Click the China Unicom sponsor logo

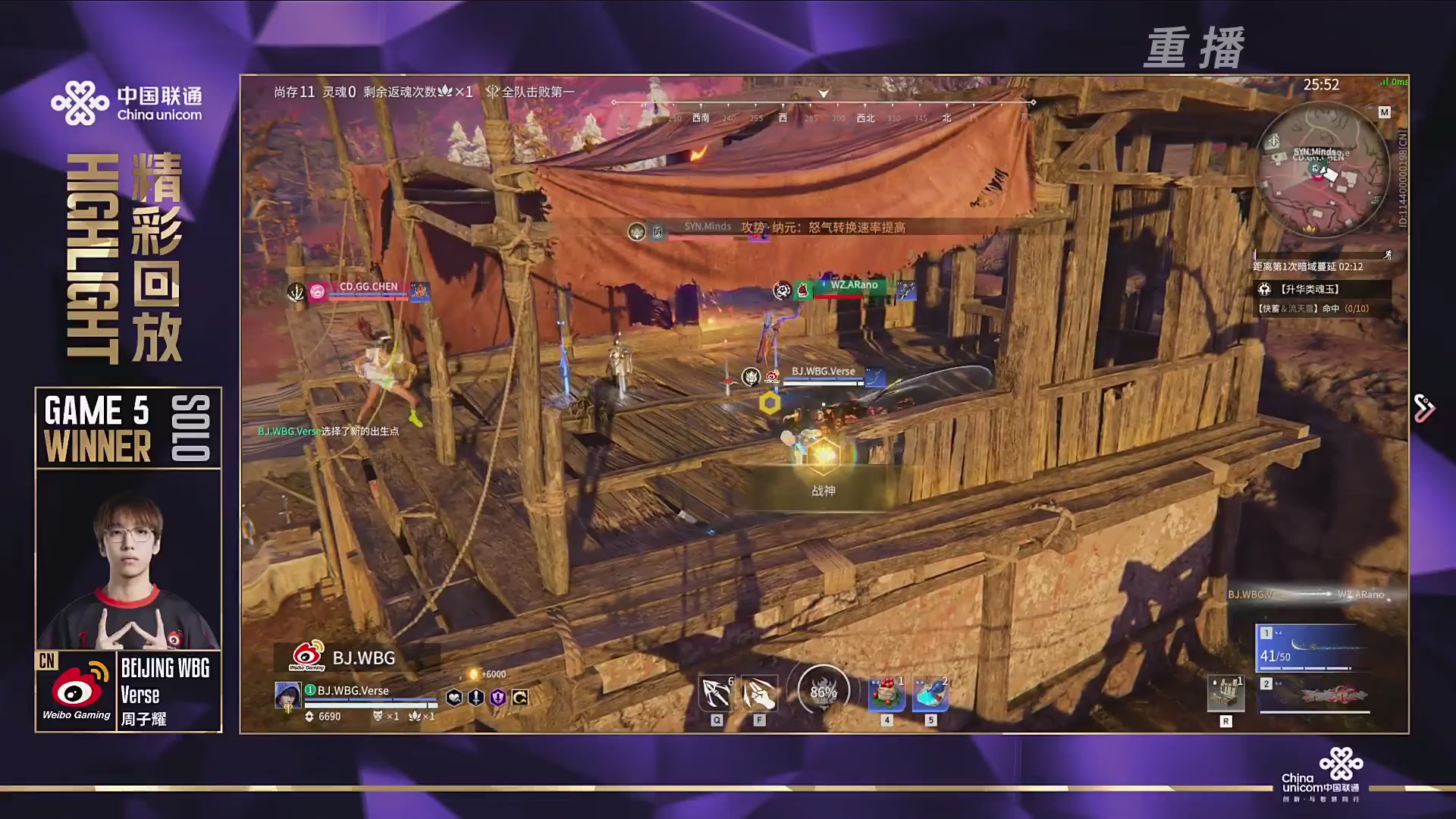[x=127, y=104]
